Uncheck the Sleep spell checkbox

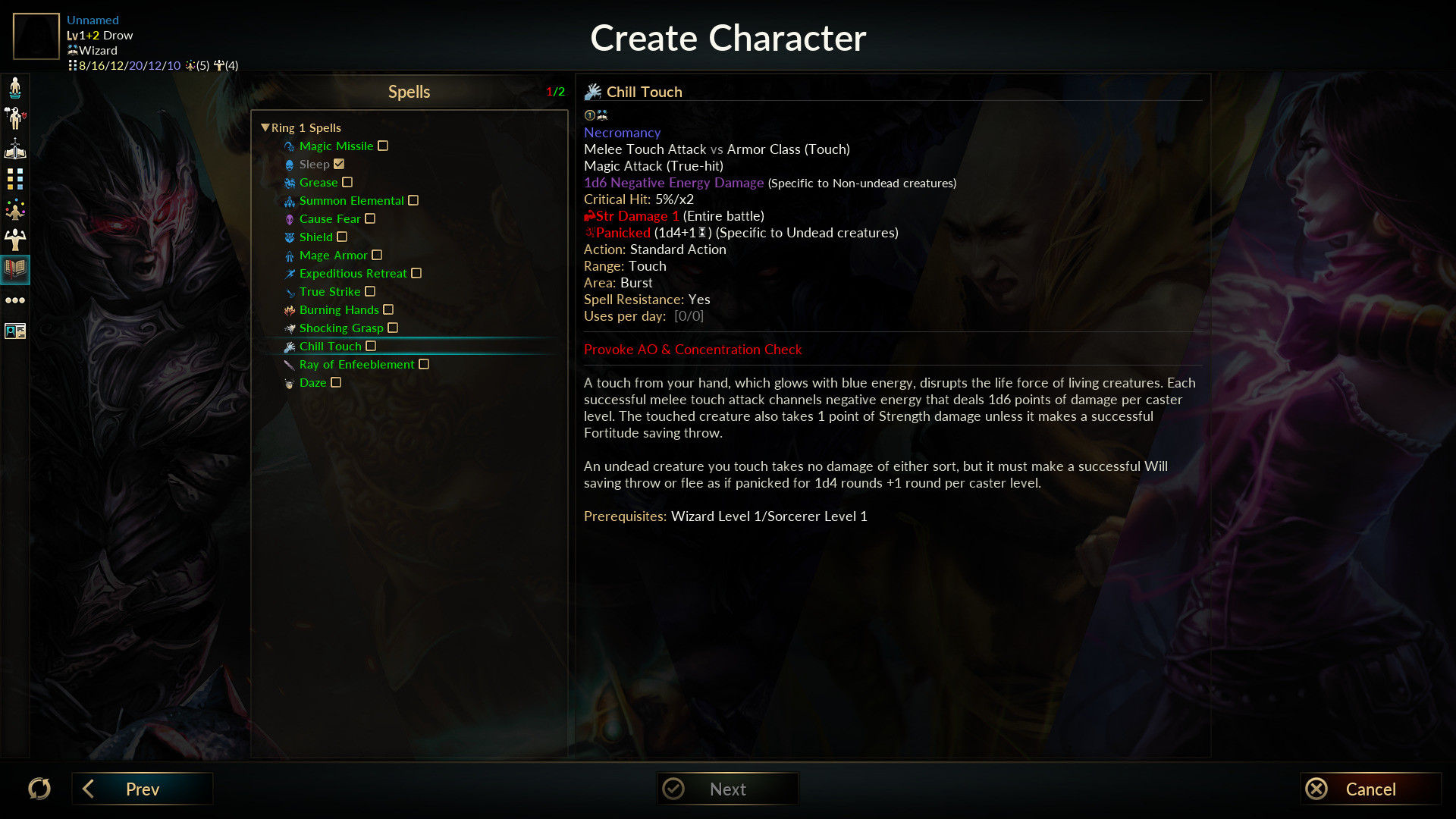pyautogui.click(x=339, y=164)
